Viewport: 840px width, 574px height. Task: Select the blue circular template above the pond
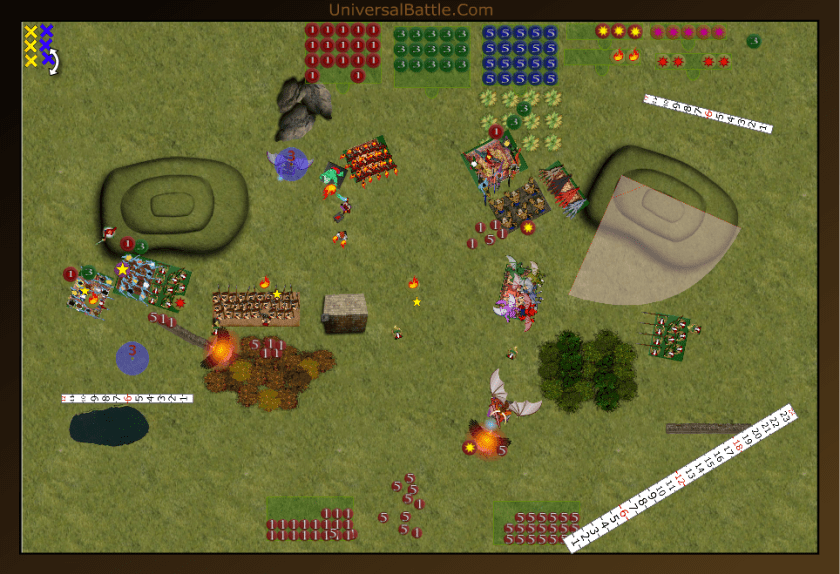tap(132, 357)
